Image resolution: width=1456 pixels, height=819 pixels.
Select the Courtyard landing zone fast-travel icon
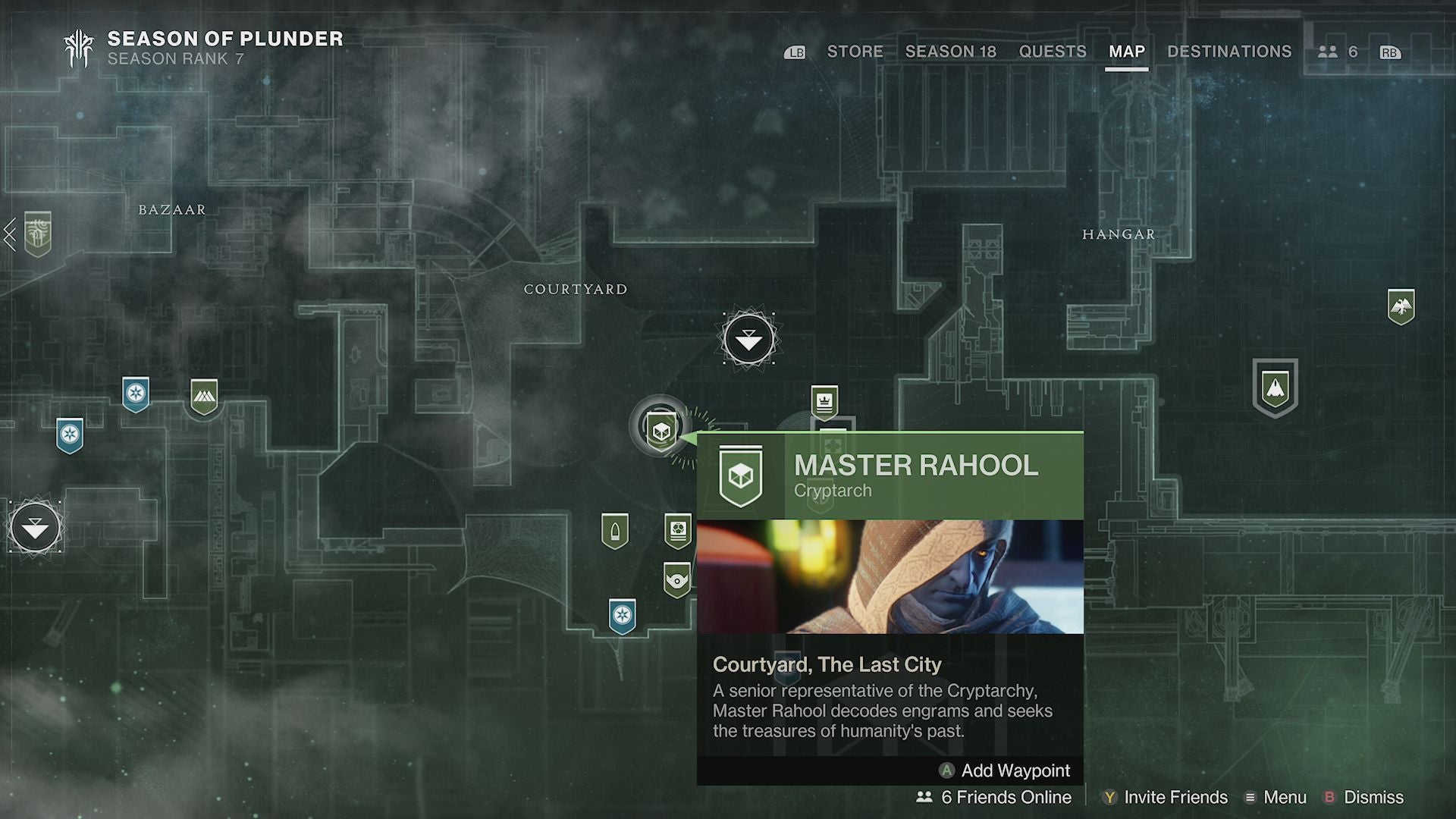pos(748,339)
